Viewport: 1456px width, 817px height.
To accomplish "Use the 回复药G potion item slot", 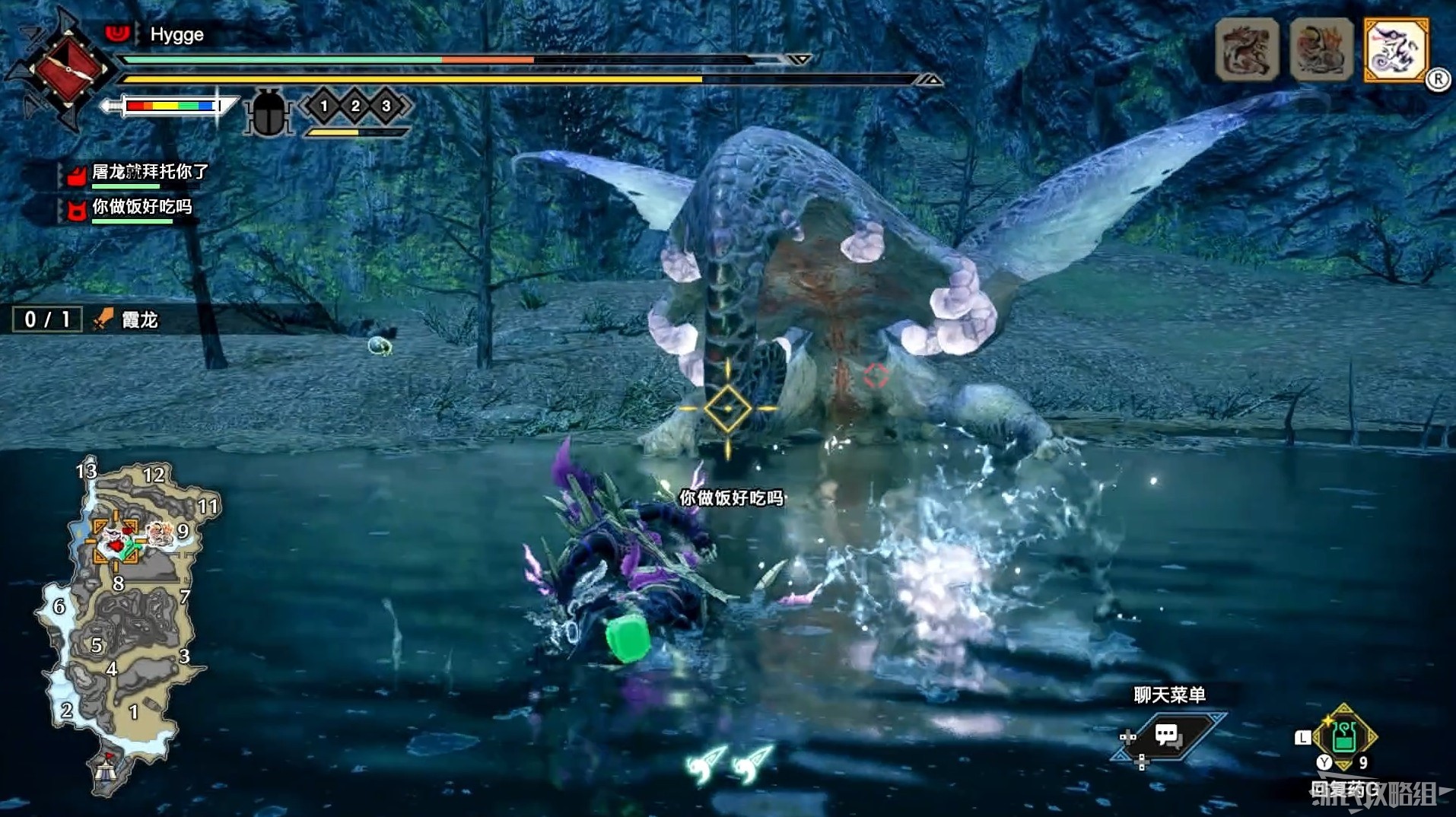I will (1343, 736).
